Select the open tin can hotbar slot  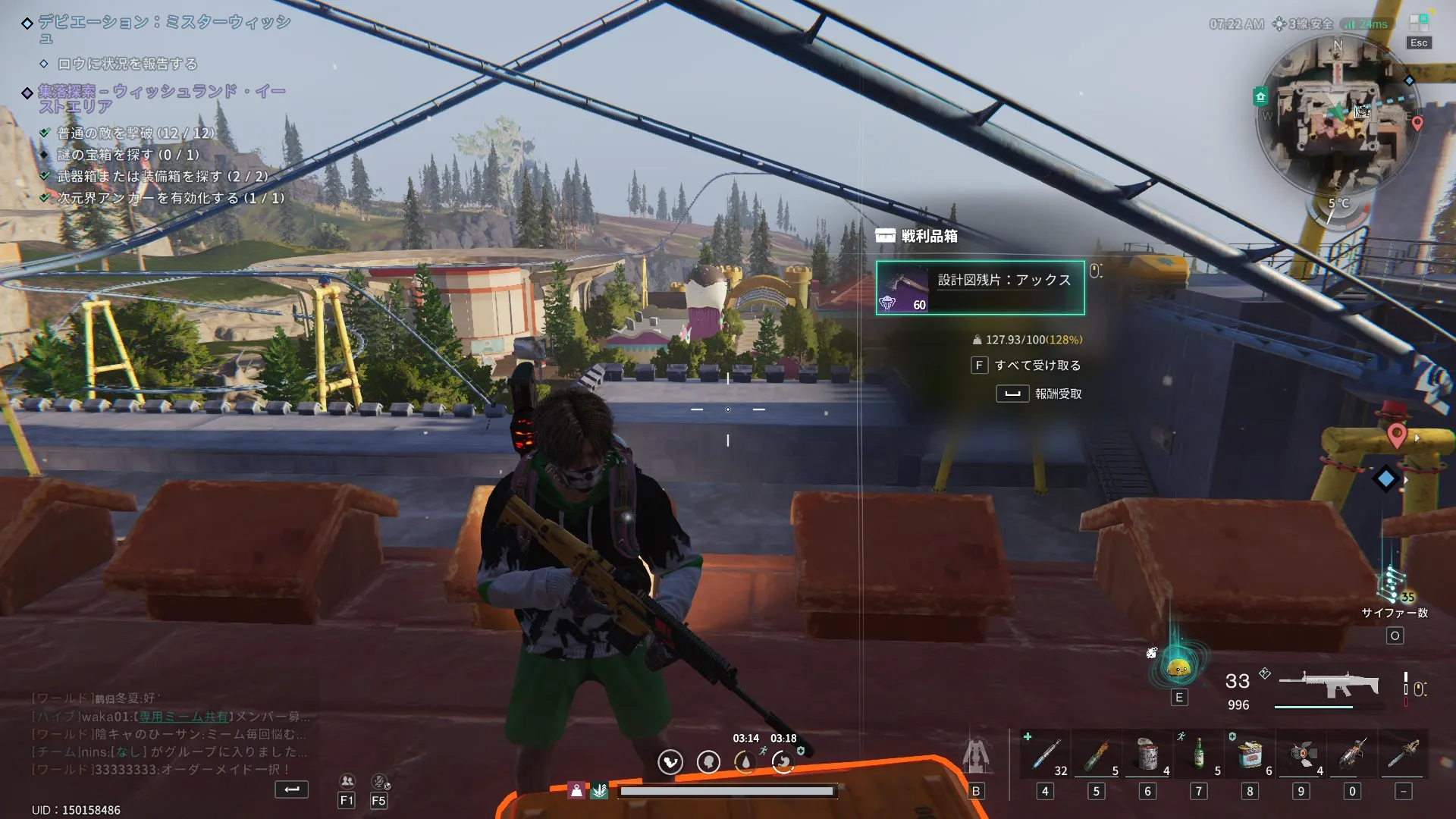coord(1147,755)
